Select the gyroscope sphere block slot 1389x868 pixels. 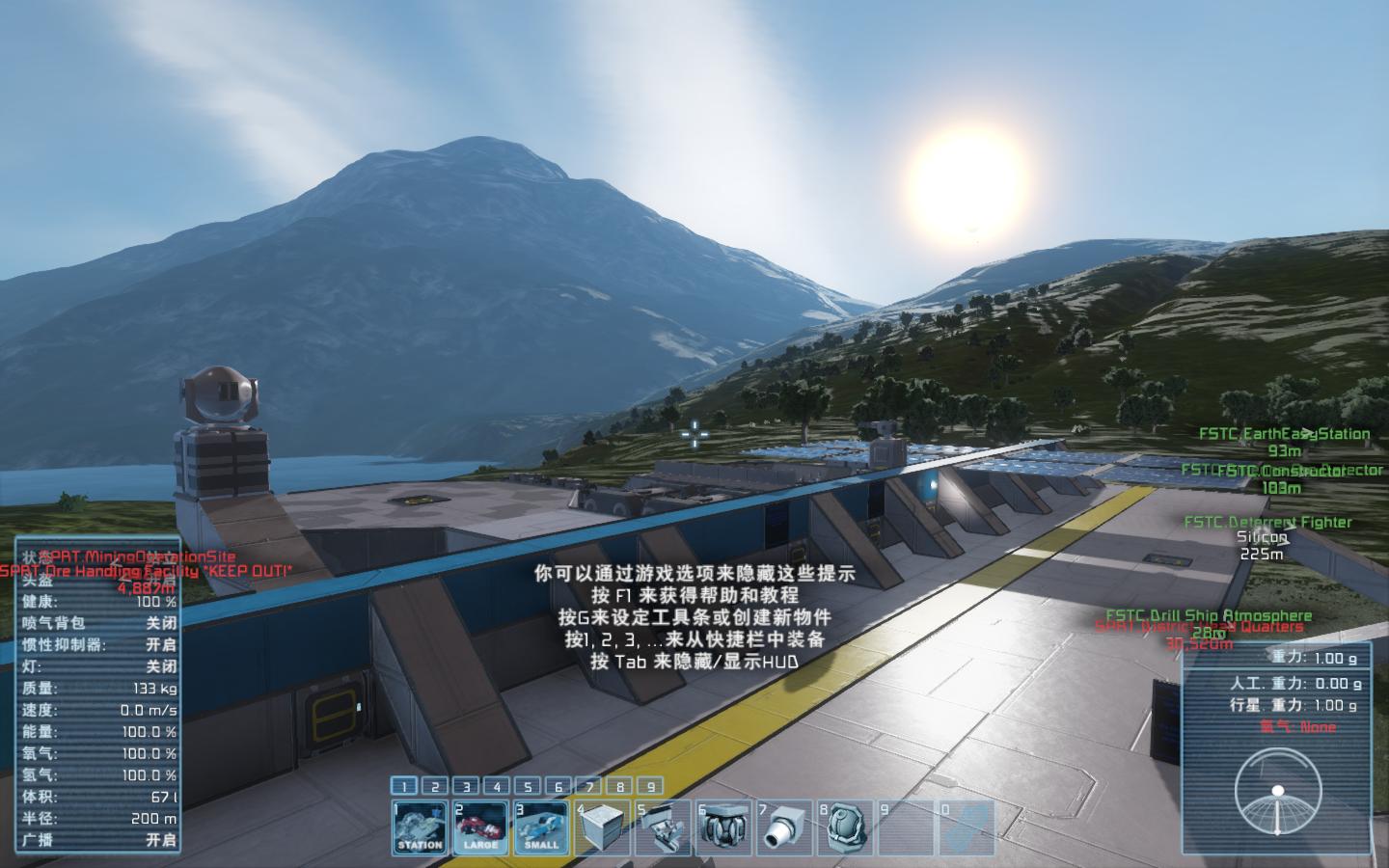(845, 827)
